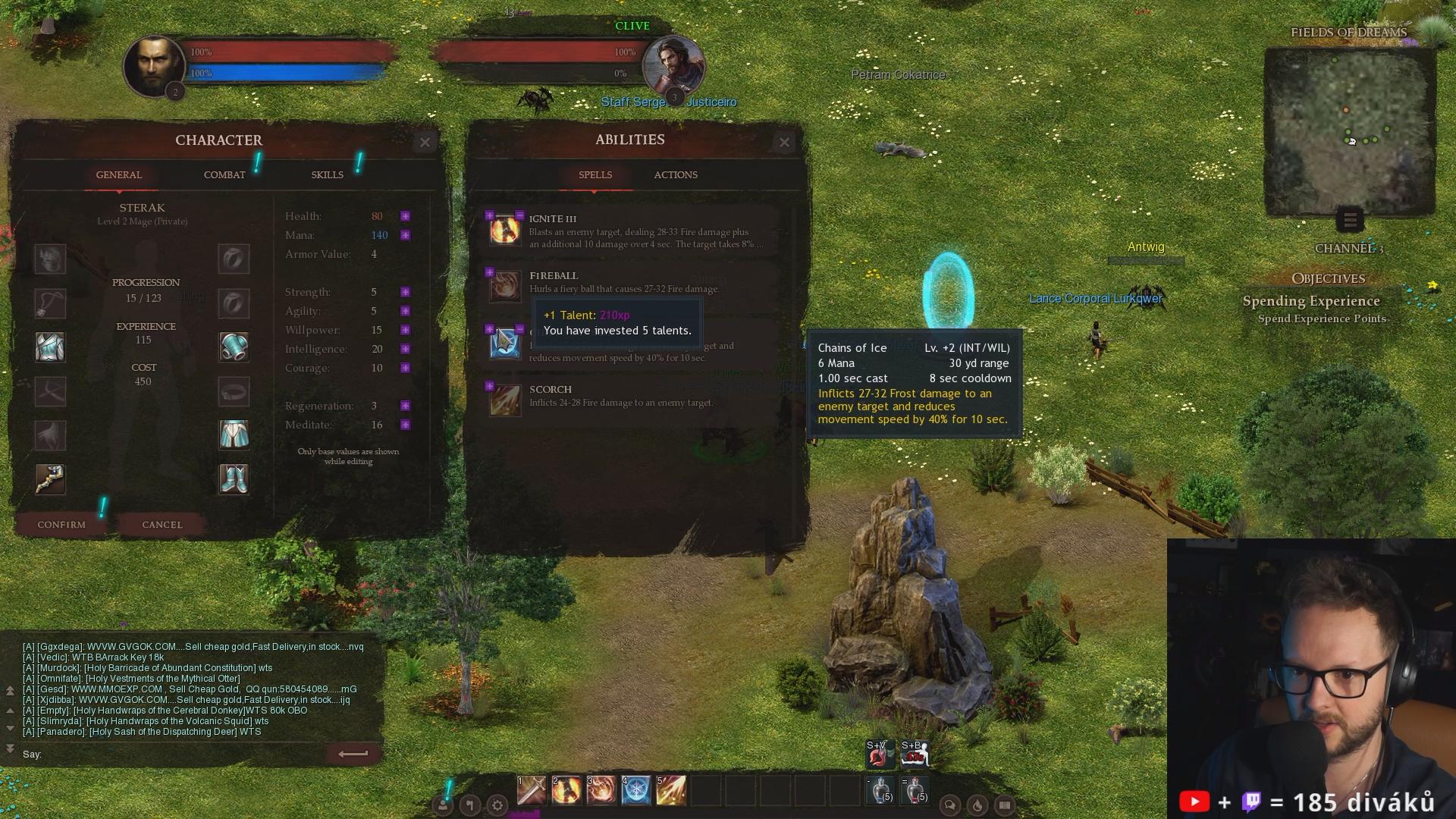The height and width of the screenshot is (819, 1456).
Task: Choose the Scorch spell icon
Action: pyautogui.click(x=505, y=400)
